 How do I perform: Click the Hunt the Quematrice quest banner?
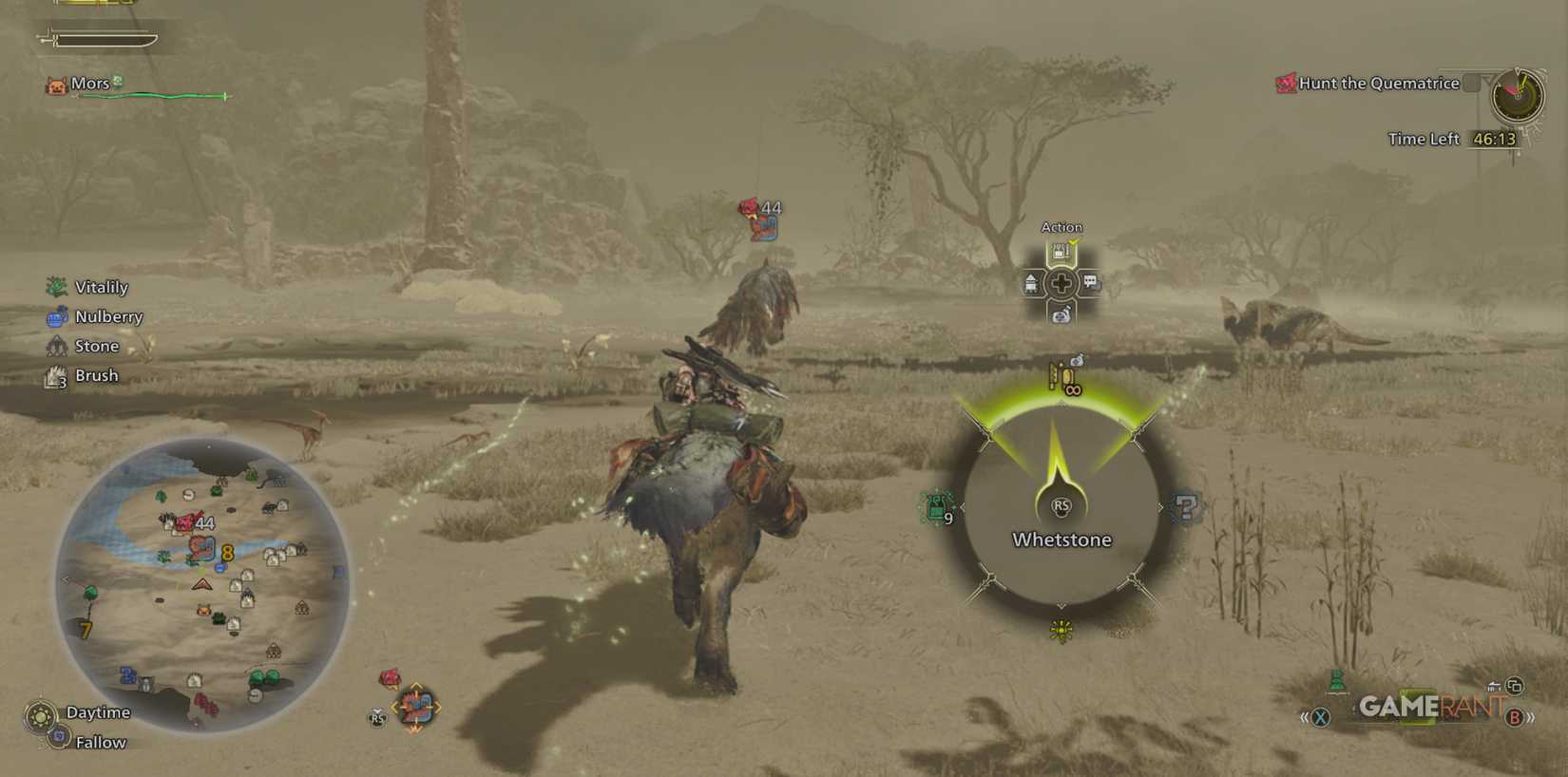[1378, 84]
